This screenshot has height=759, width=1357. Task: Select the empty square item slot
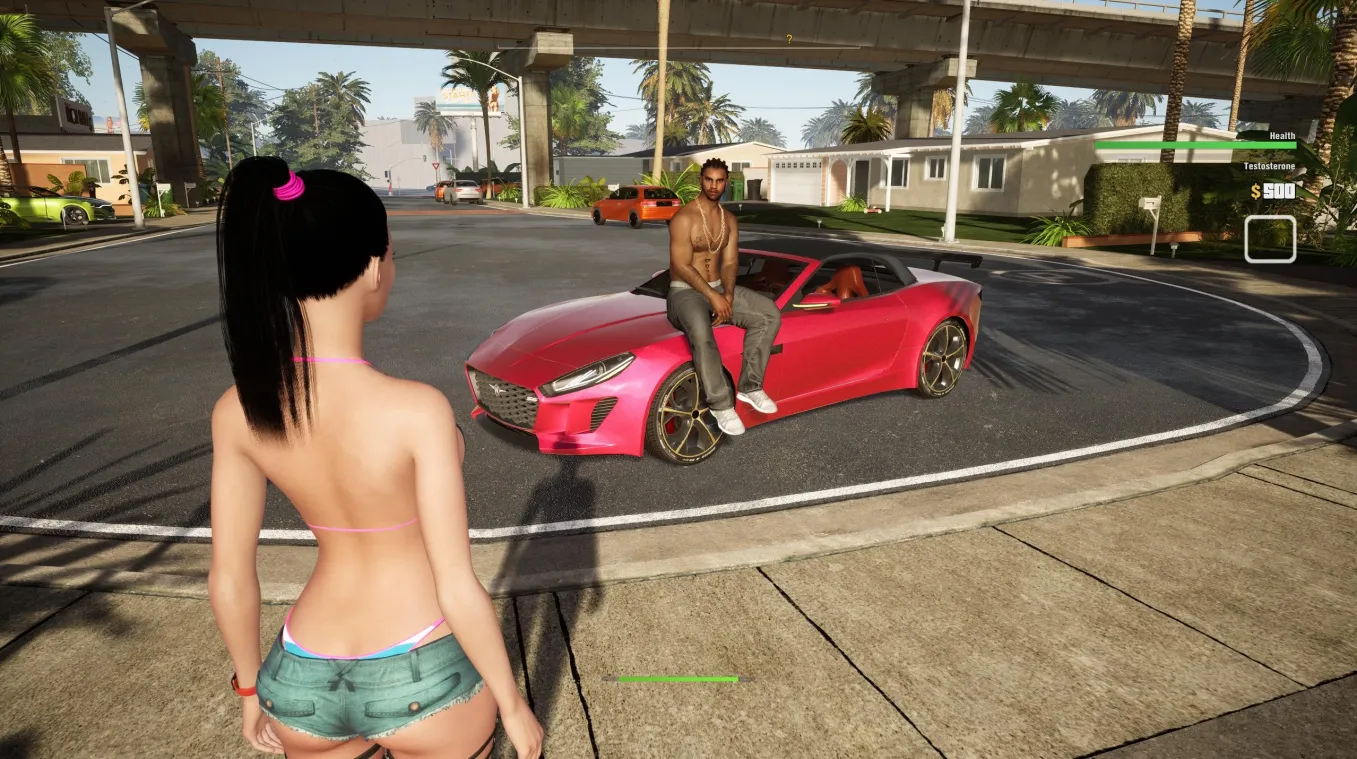(x=1270, y=239)
